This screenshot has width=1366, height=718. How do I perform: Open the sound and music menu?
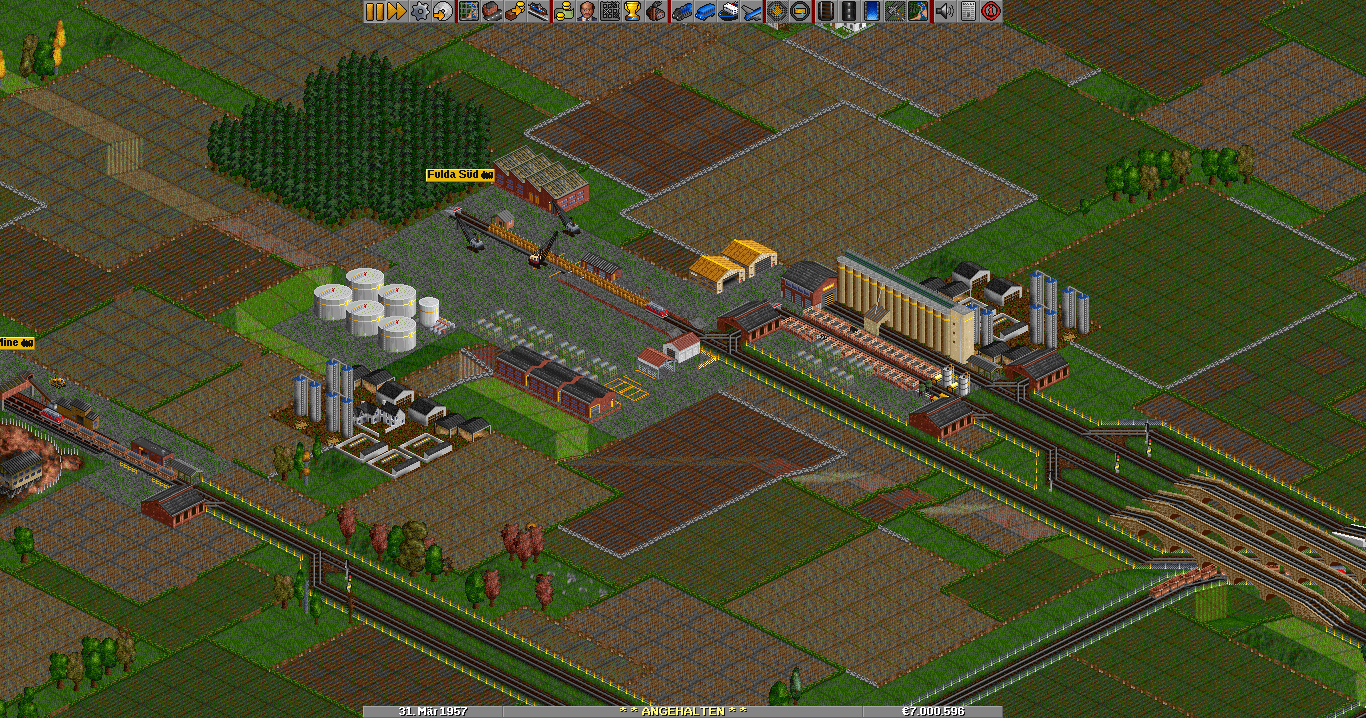click(x=944, y=11)
